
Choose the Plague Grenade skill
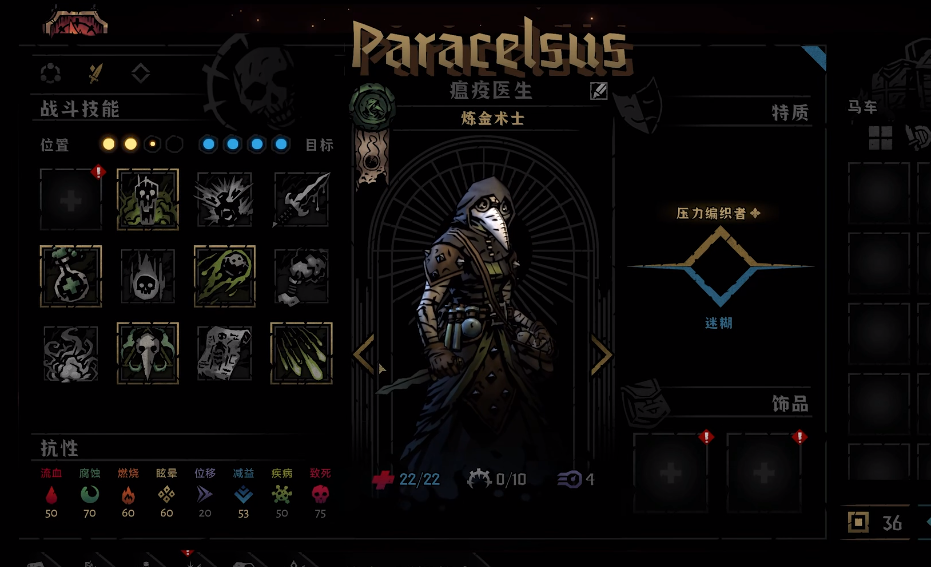224,276
